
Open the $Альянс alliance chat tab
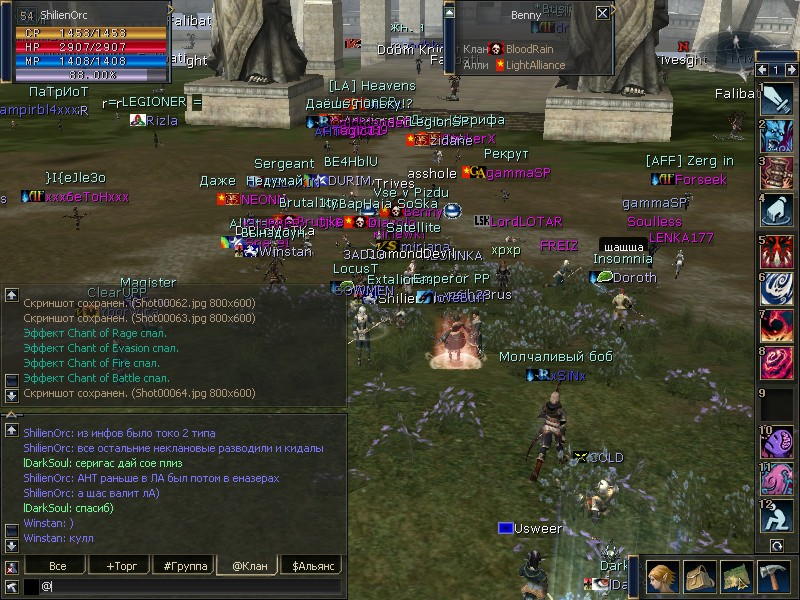tap(313, 566)
